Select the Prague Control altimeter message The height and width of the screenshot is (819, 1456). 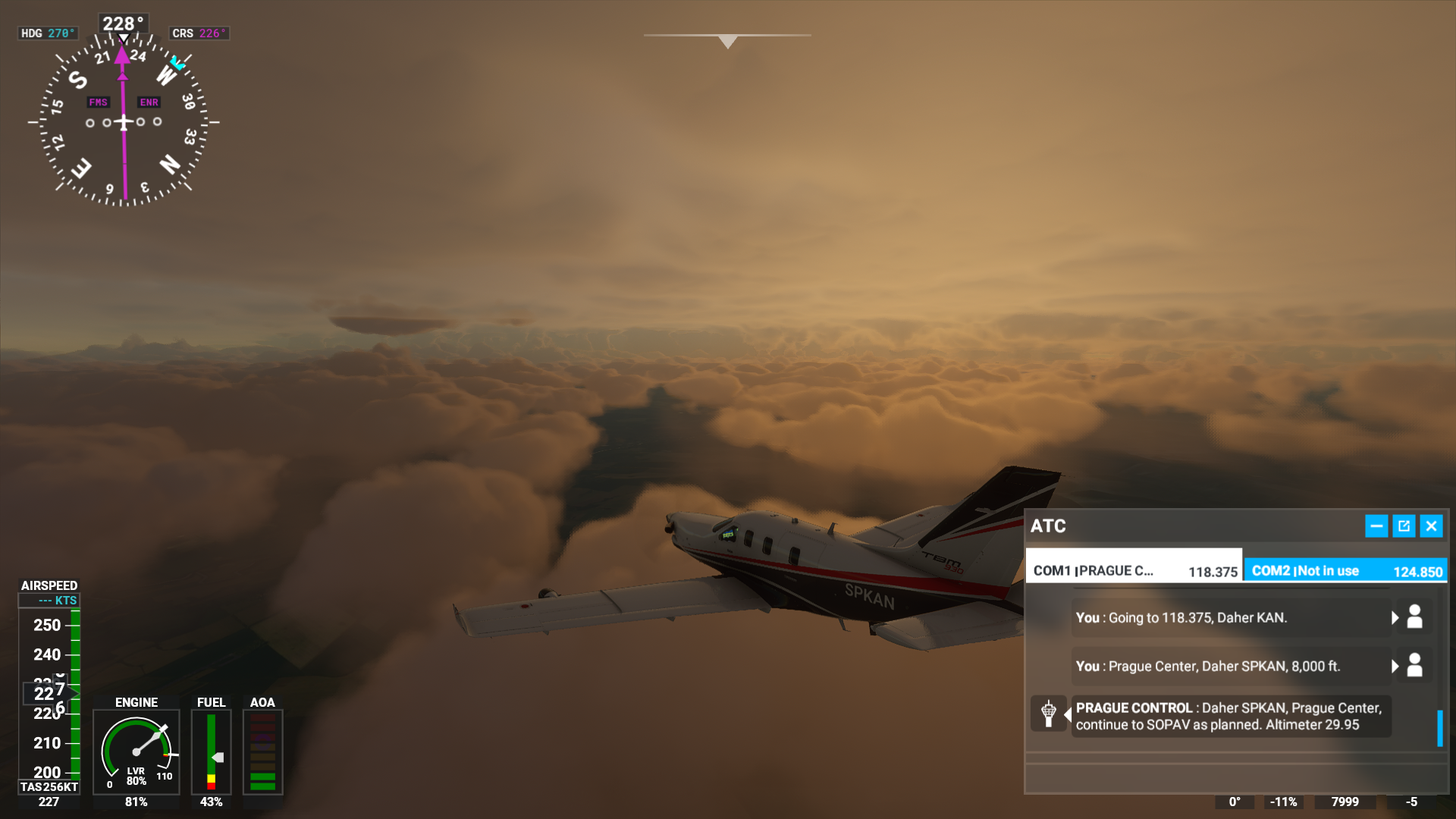coord(1228,717)
